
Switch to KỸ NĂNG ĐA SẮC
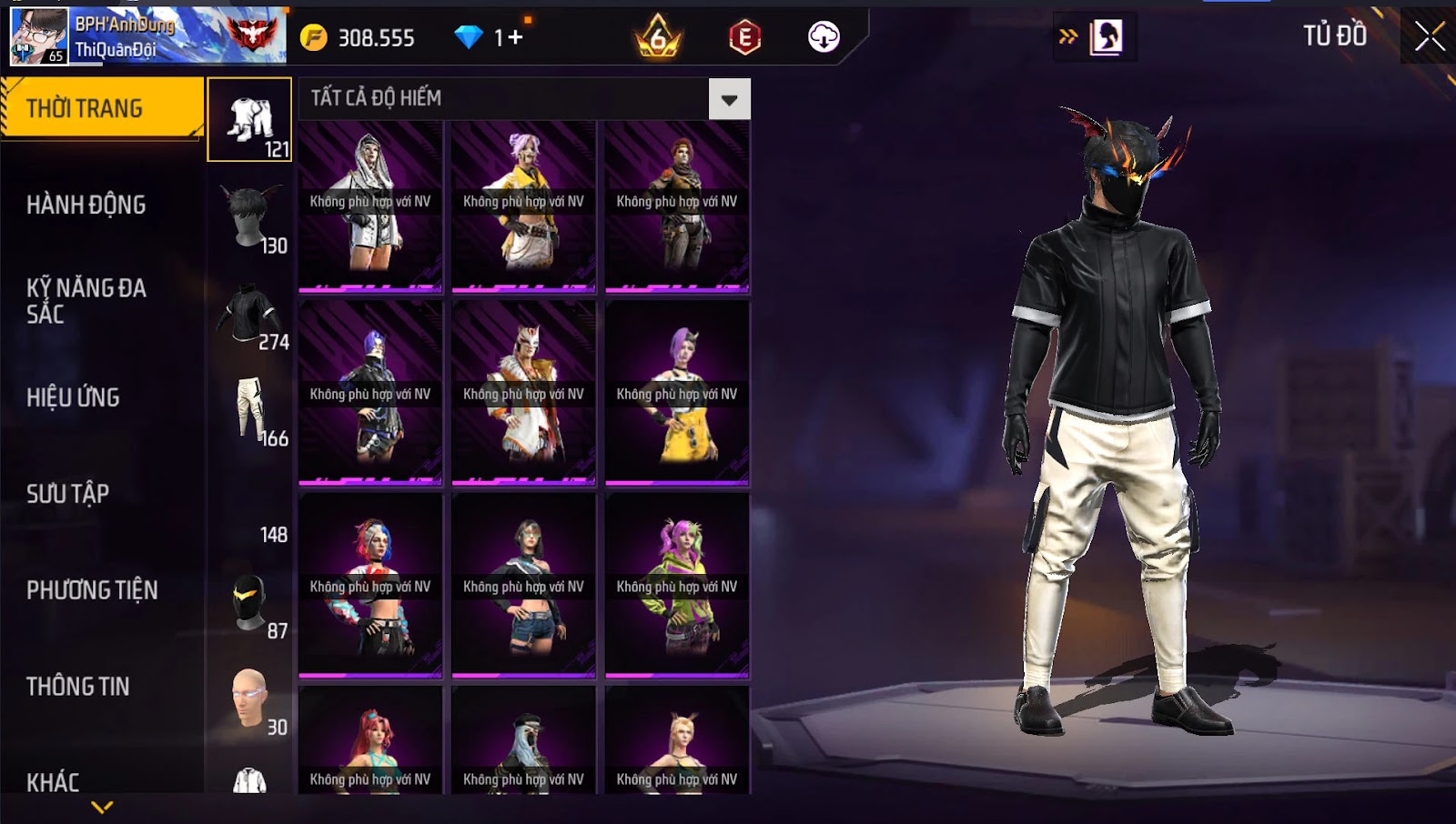coord(86,301)
